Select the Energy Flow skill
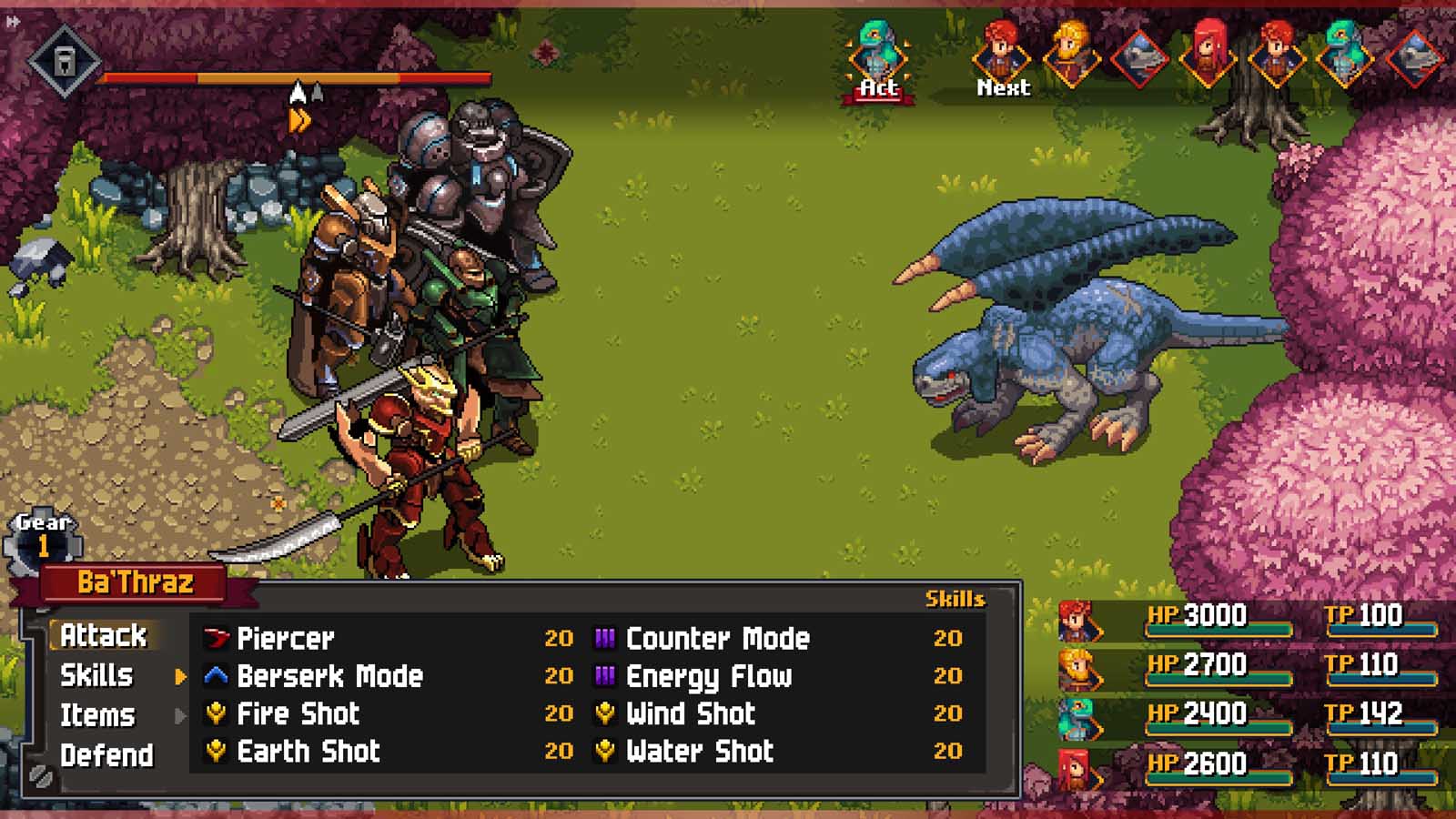This screenshot has height=819, width=1456. click(x=709, y=676)
